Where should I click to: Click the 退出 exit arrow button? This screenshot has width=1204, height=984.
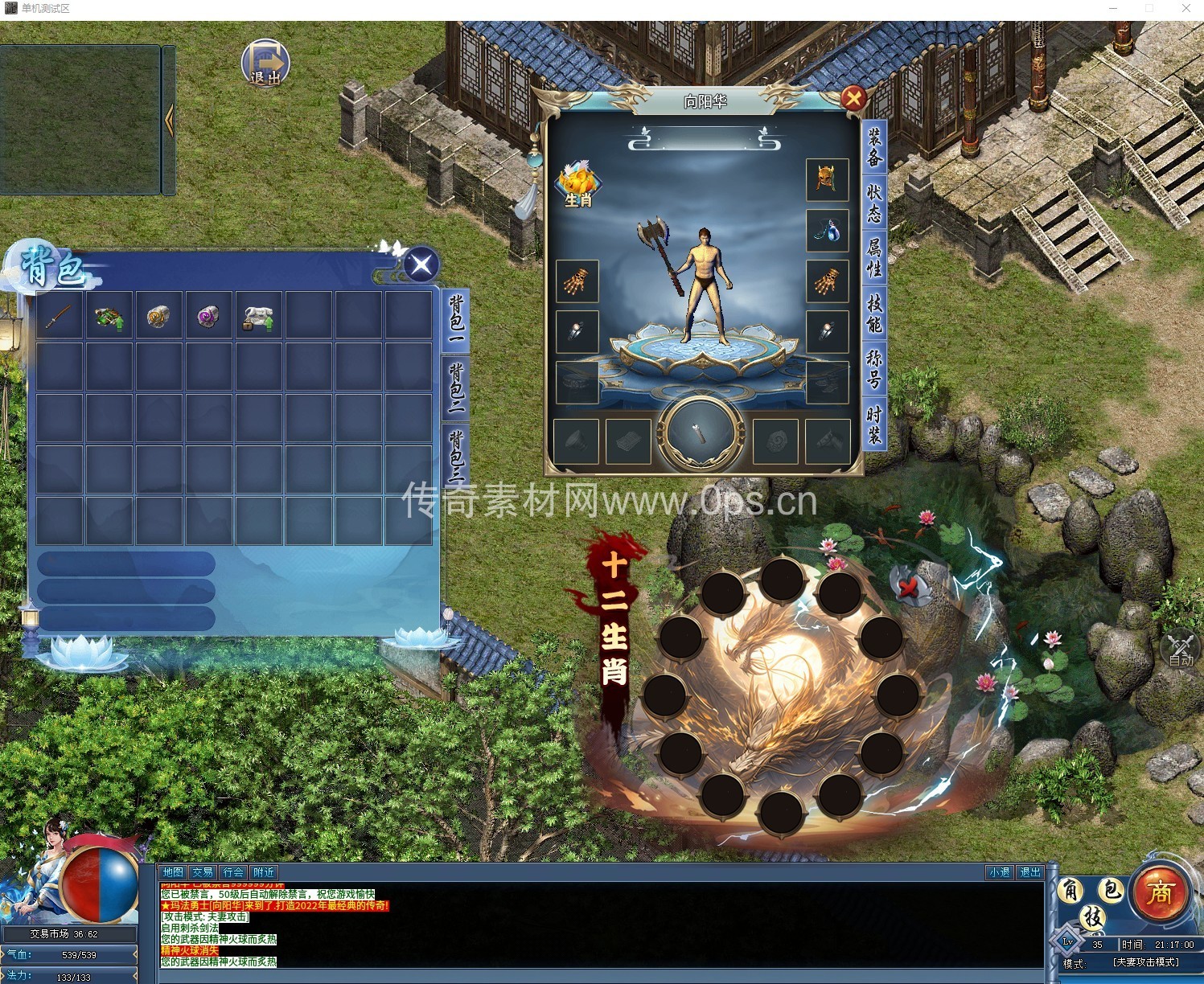click(x=265, y=63)
